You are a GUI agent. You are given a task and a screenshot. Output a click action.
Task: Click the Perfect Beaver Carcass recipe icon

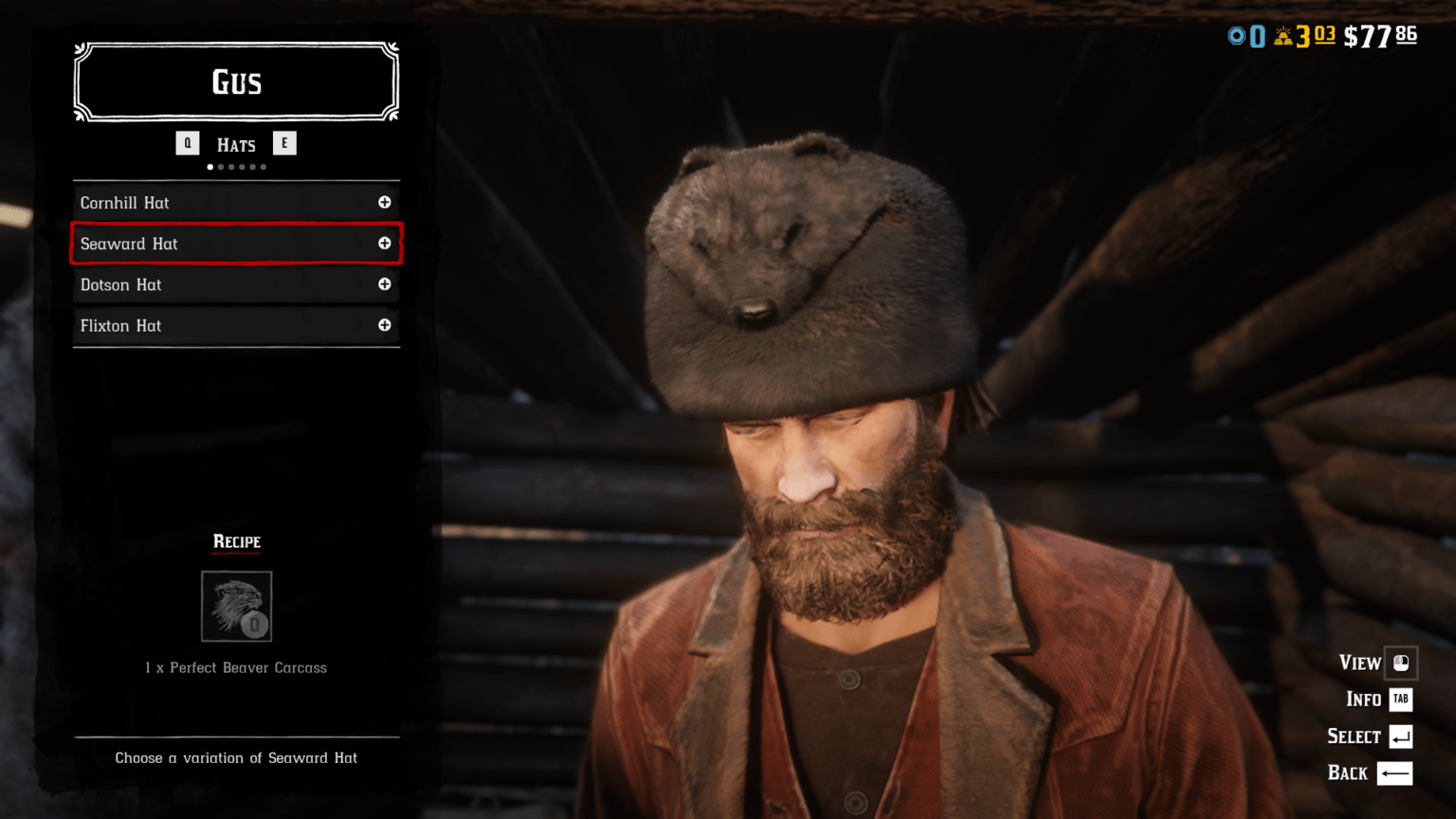[236, 607]
